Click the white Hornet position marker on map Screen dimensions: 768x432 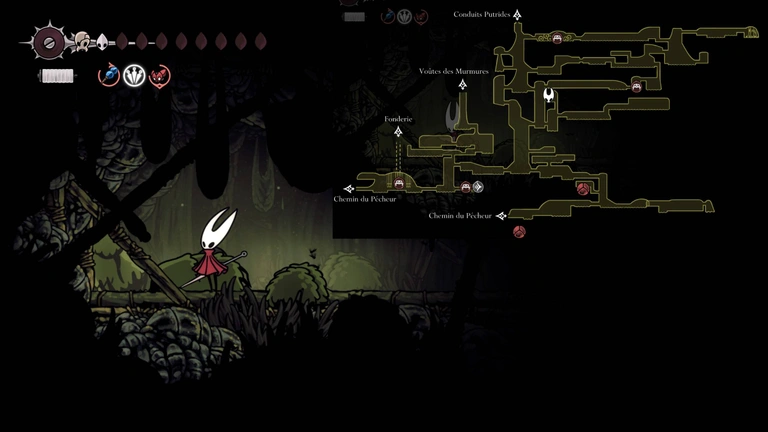549,96
